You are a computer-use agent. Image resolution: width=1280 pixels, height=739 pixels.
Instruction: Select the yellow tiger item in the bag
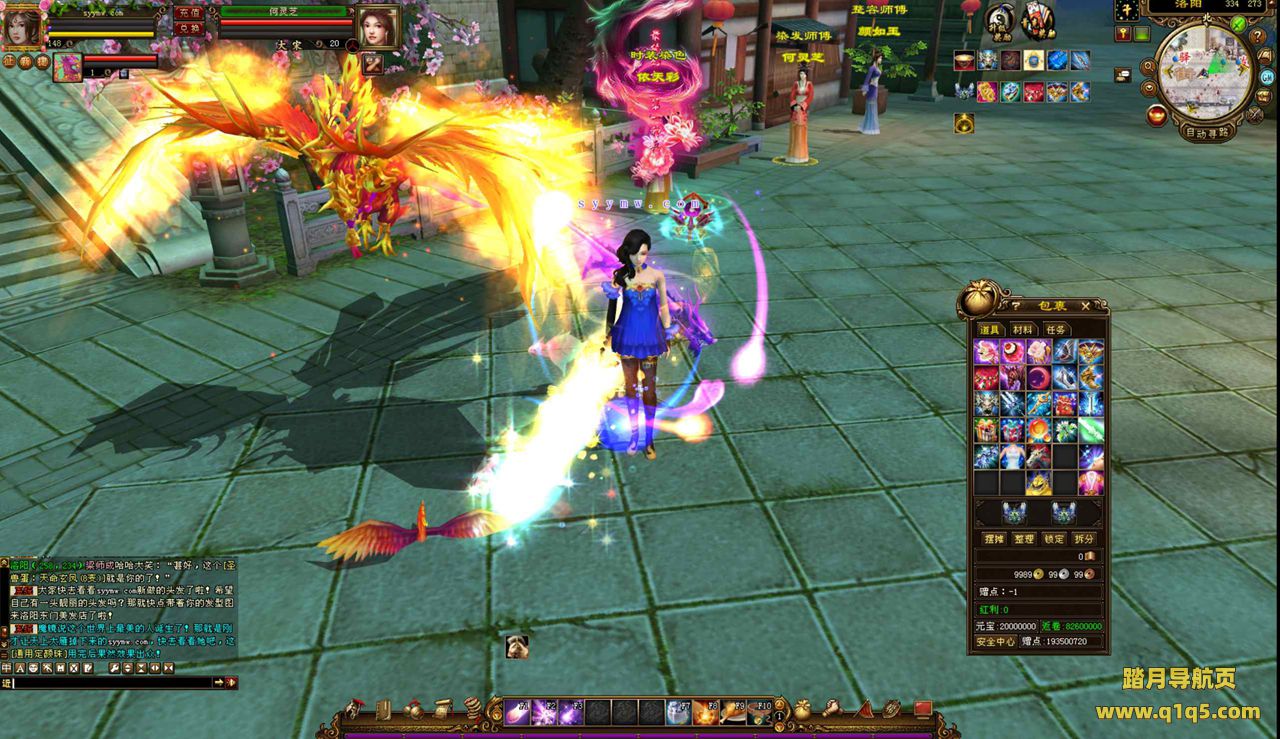point(1038,482)
